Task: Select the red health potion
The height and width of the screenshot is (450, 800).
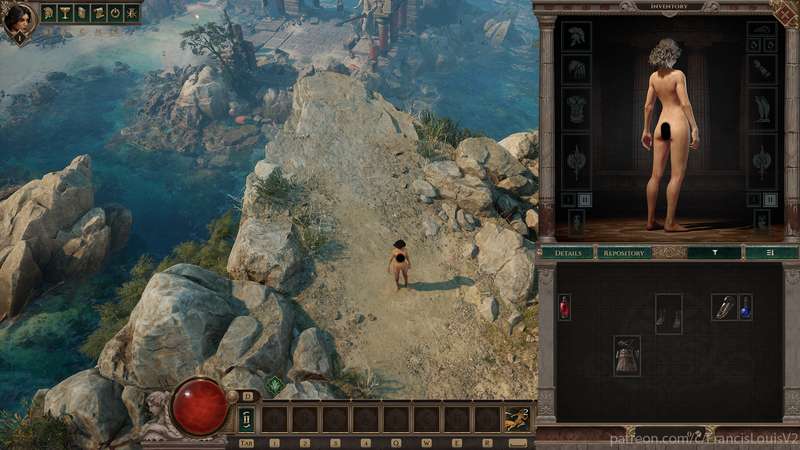Action: click(565, 307)
